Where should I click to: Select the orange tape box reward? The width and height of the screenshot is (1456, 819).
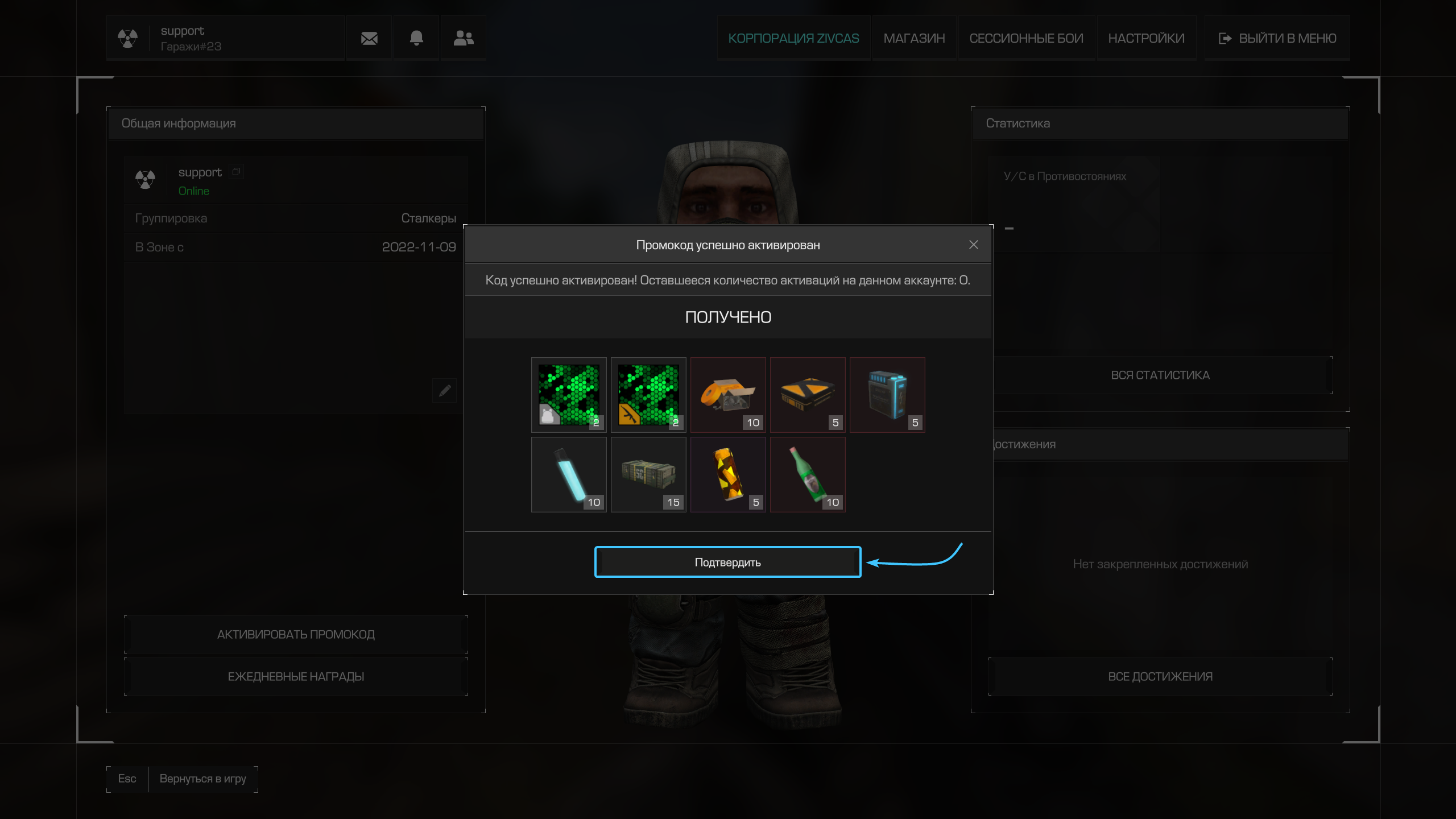click(x=727, y=395)
